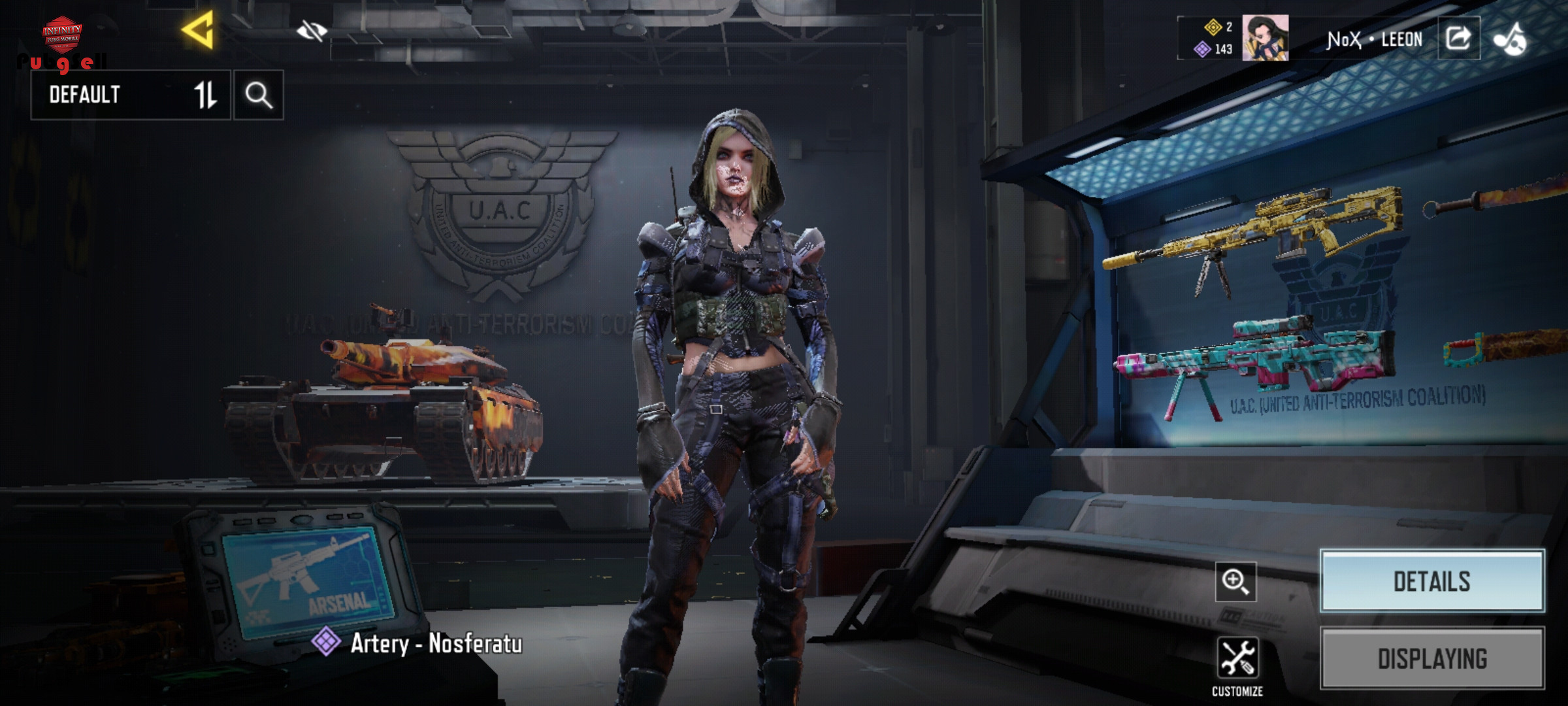The height and width of the screenshot is (706, 1568).
Task: Open the search magnifier button
Action: click(259, 95)
